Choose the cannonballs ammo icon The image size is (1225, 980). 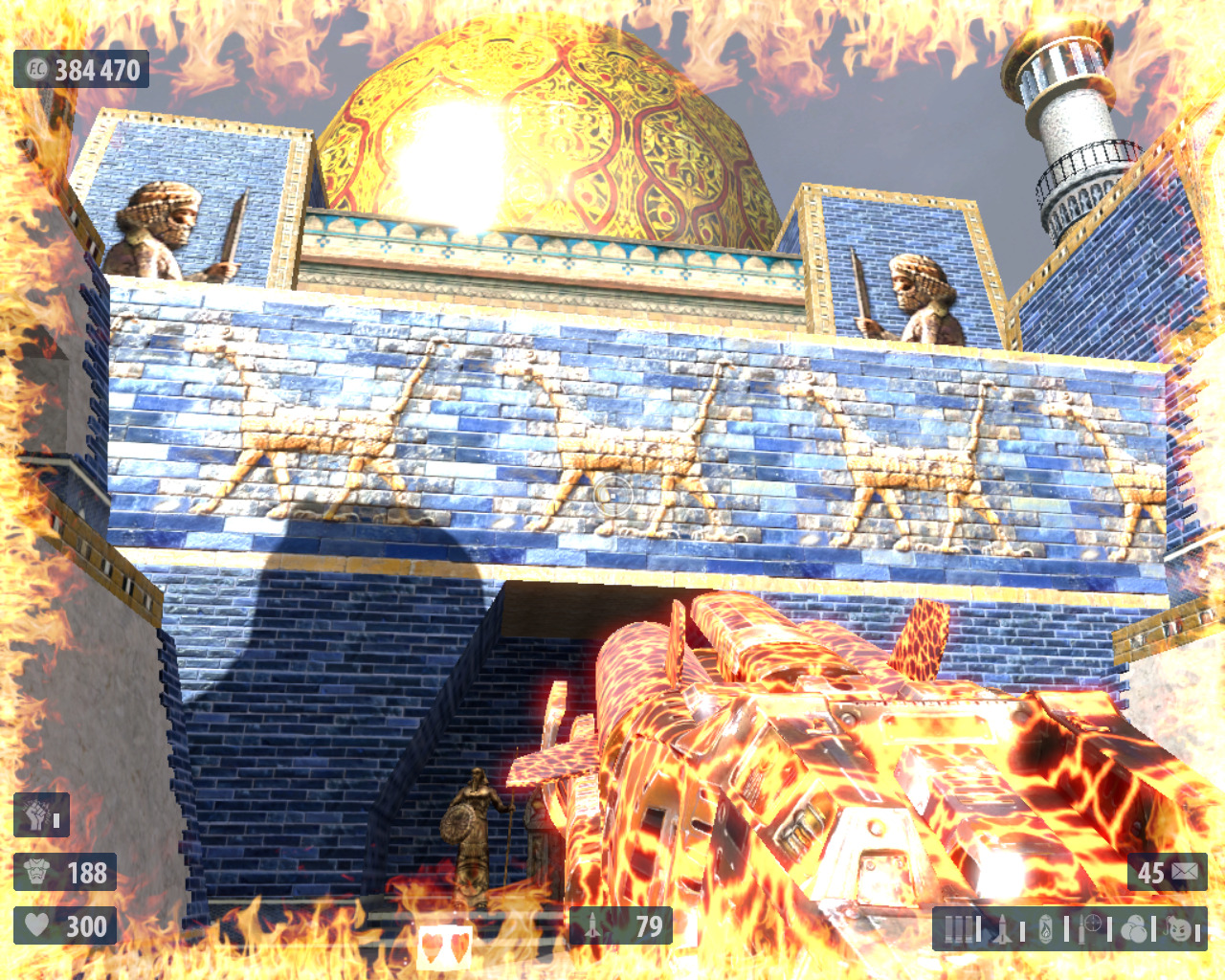pos(1133,928)
